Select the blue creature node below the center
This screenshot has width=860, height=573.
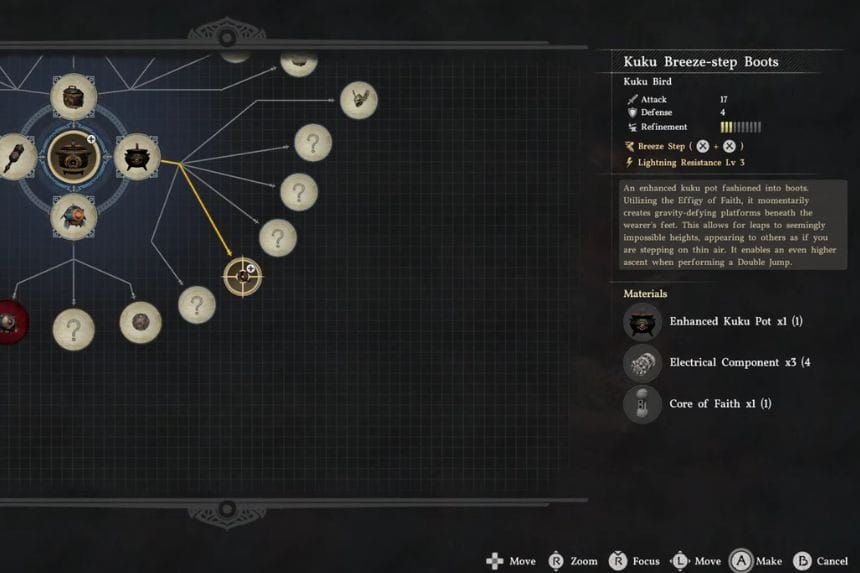[x=73, y=215]
